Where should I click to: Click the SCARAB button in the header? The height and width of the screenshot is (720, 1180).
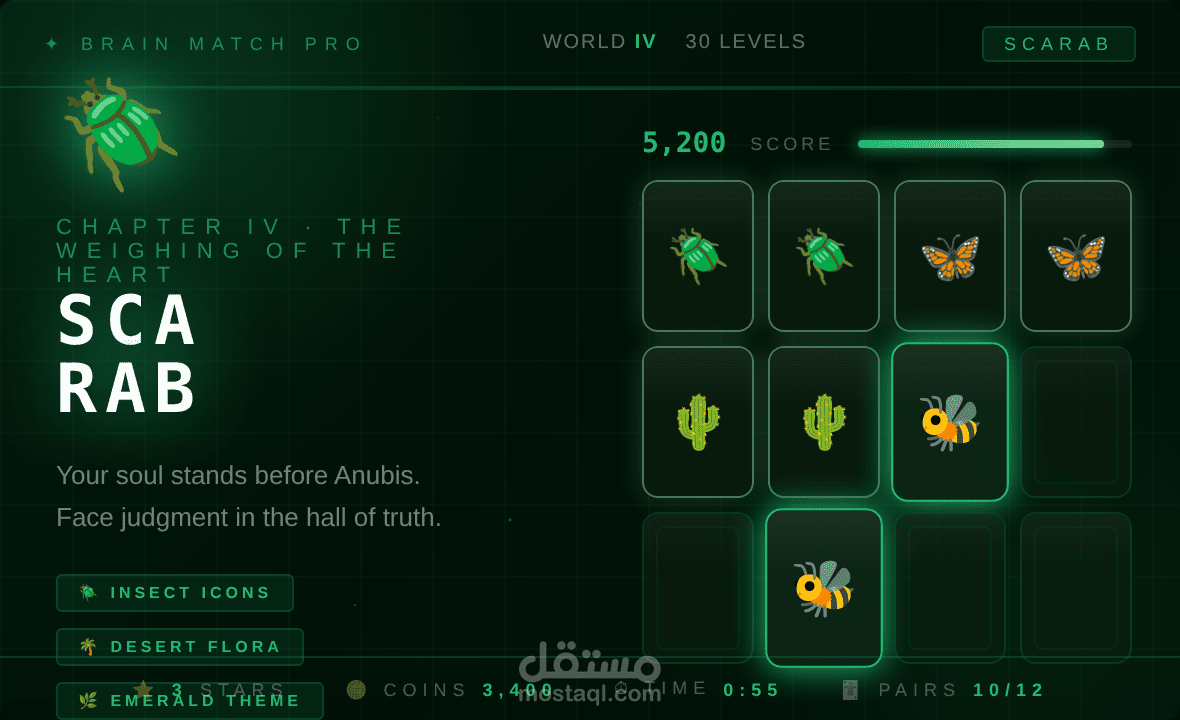coord(1058,44)
